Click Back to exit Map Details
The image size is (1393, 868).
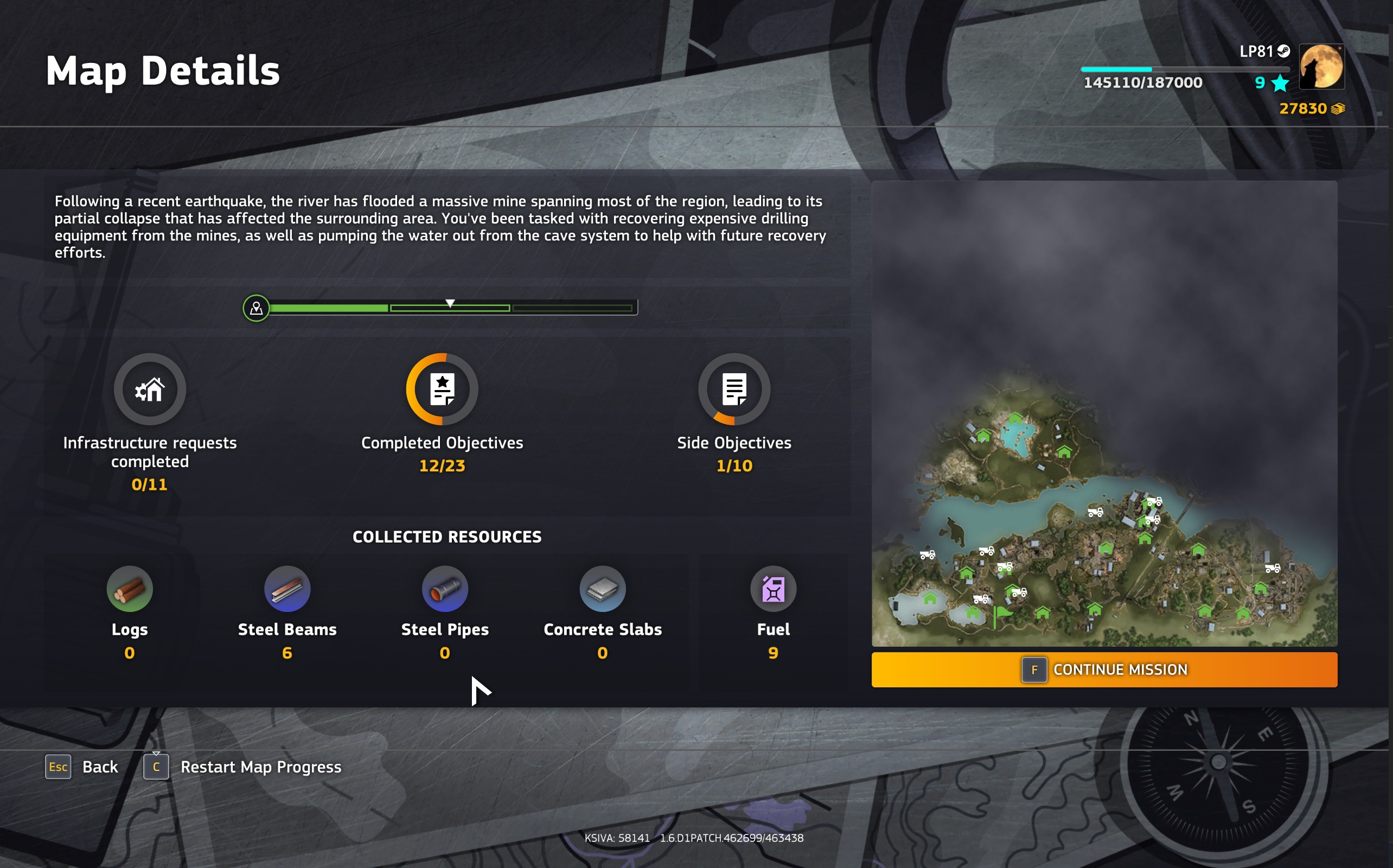100,767
